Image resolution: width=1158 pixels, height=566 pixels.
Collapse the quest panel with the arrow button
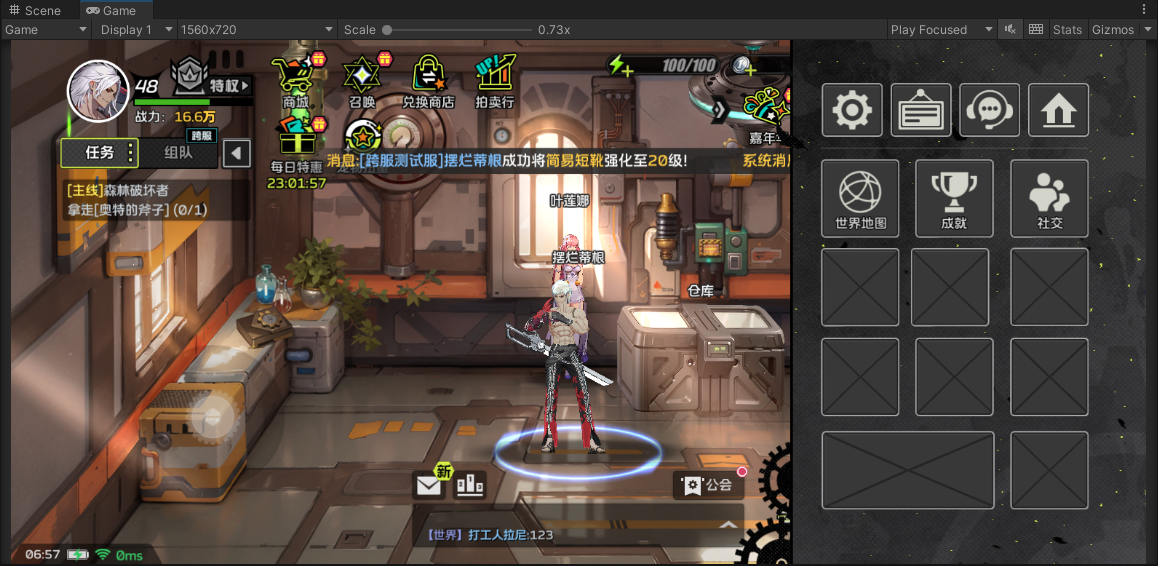click(x=236, y=153)
